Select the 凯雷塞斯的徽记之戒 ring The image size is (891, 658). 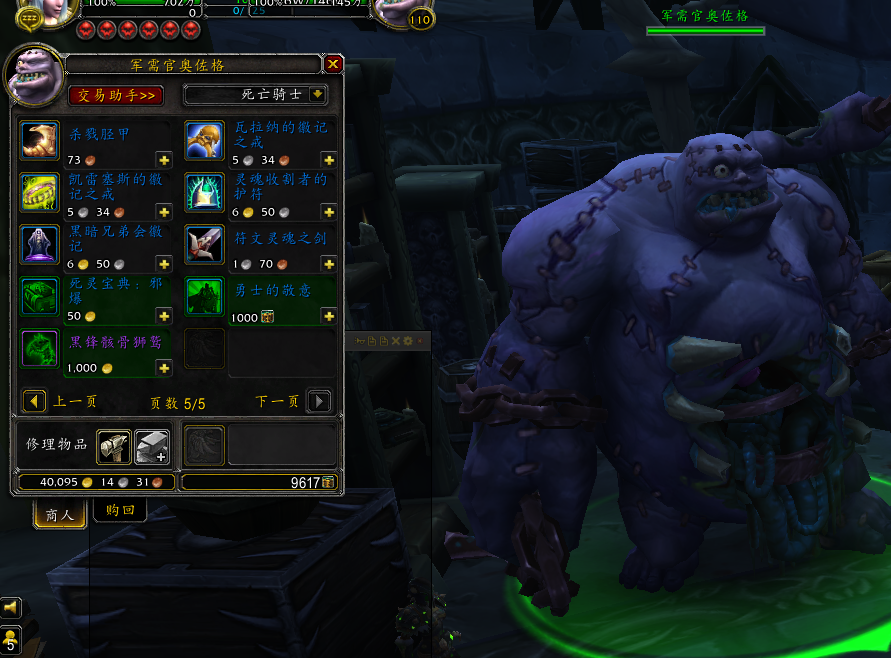(x=40, y=193)
